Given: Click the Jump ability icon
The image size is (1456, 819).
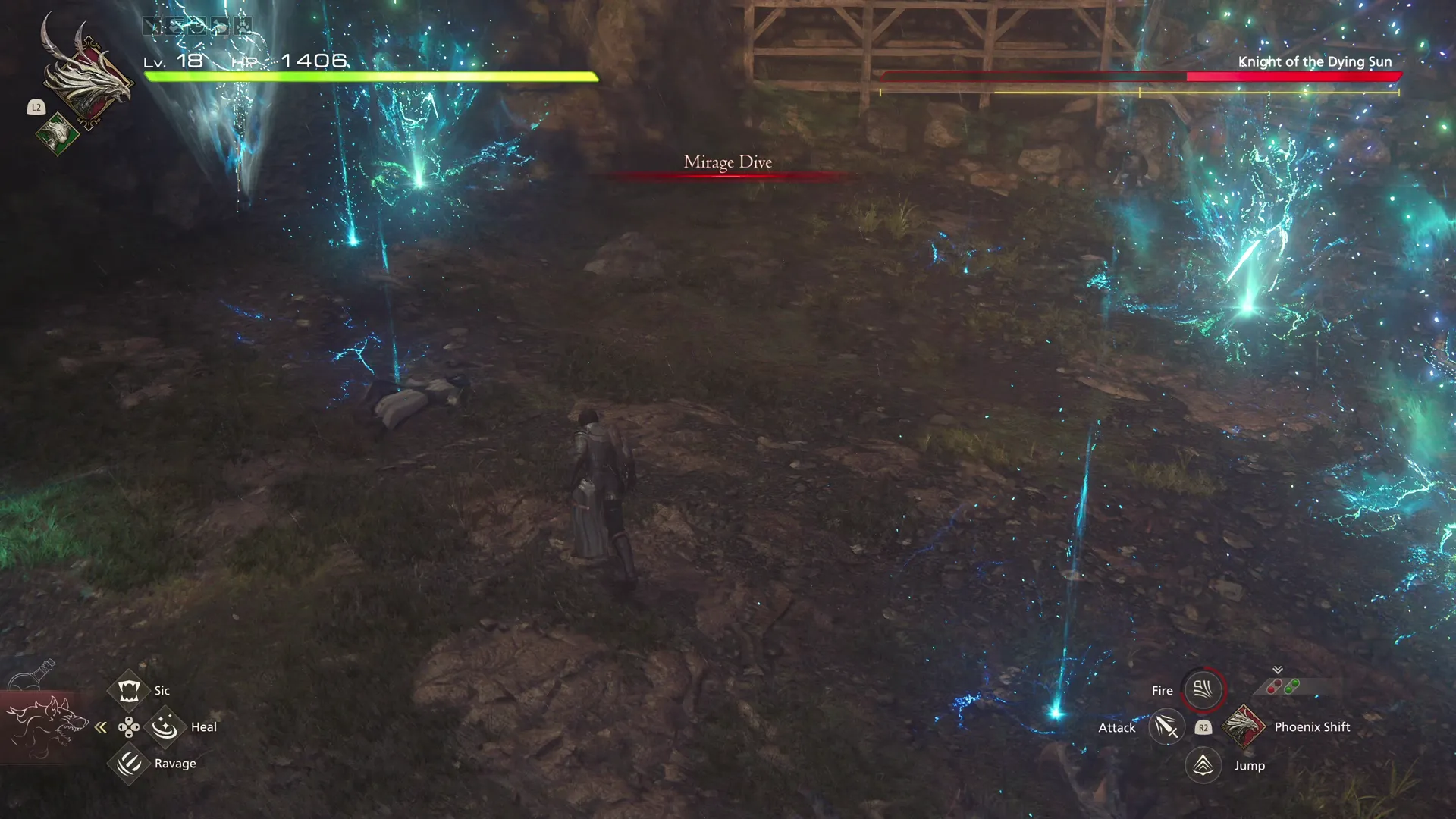Looking at the screenshot, I should click(x=1202, y=765).
